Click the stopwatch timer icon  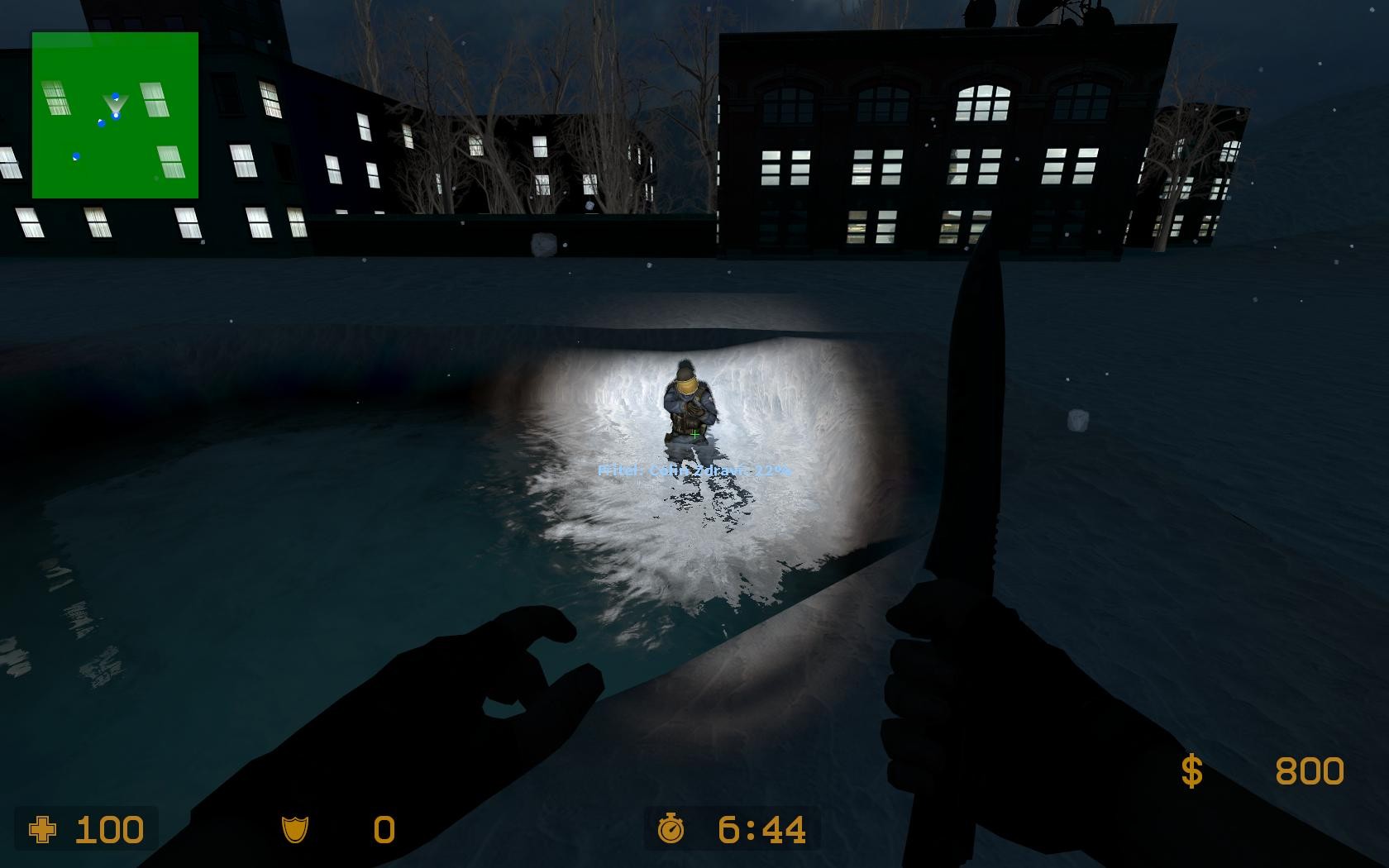click(x=672, y=829)
